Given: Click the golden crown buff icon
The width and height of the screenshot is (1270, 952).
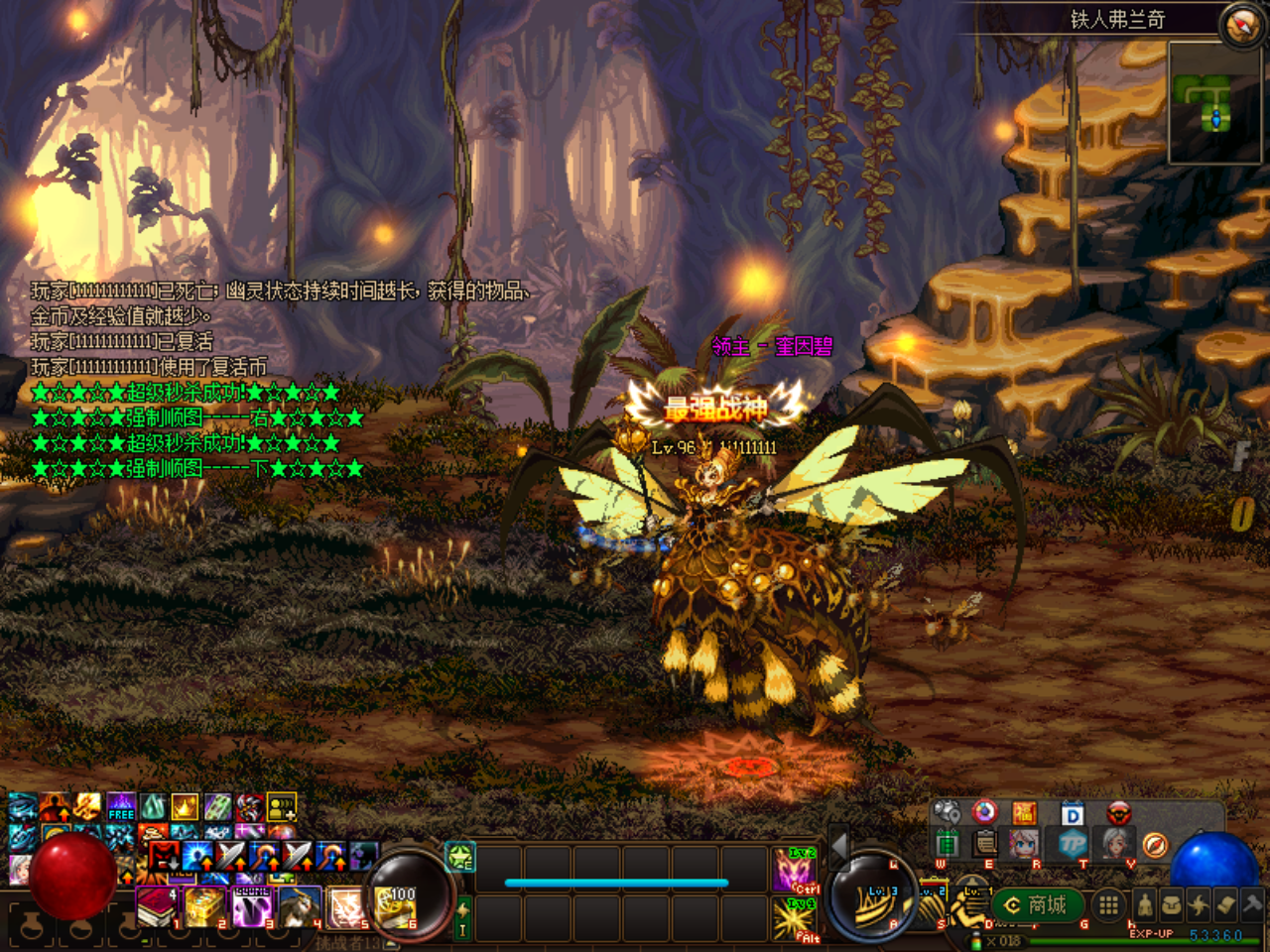Looking at the screenshot, I should (185, 807).
